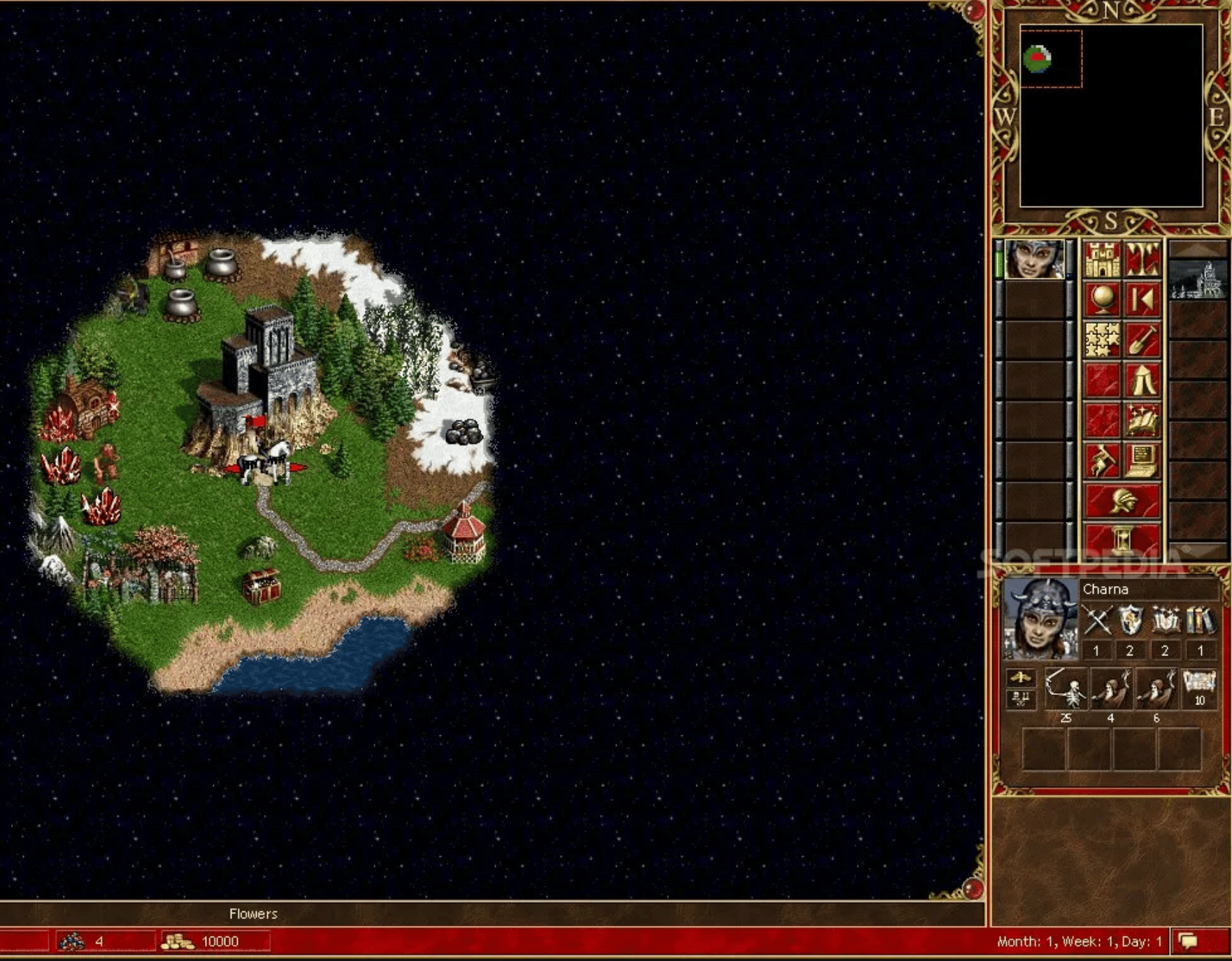Open the chat speech bubble
The width and height of the screenshot is (1232, 961).
tap(1188, 941)
